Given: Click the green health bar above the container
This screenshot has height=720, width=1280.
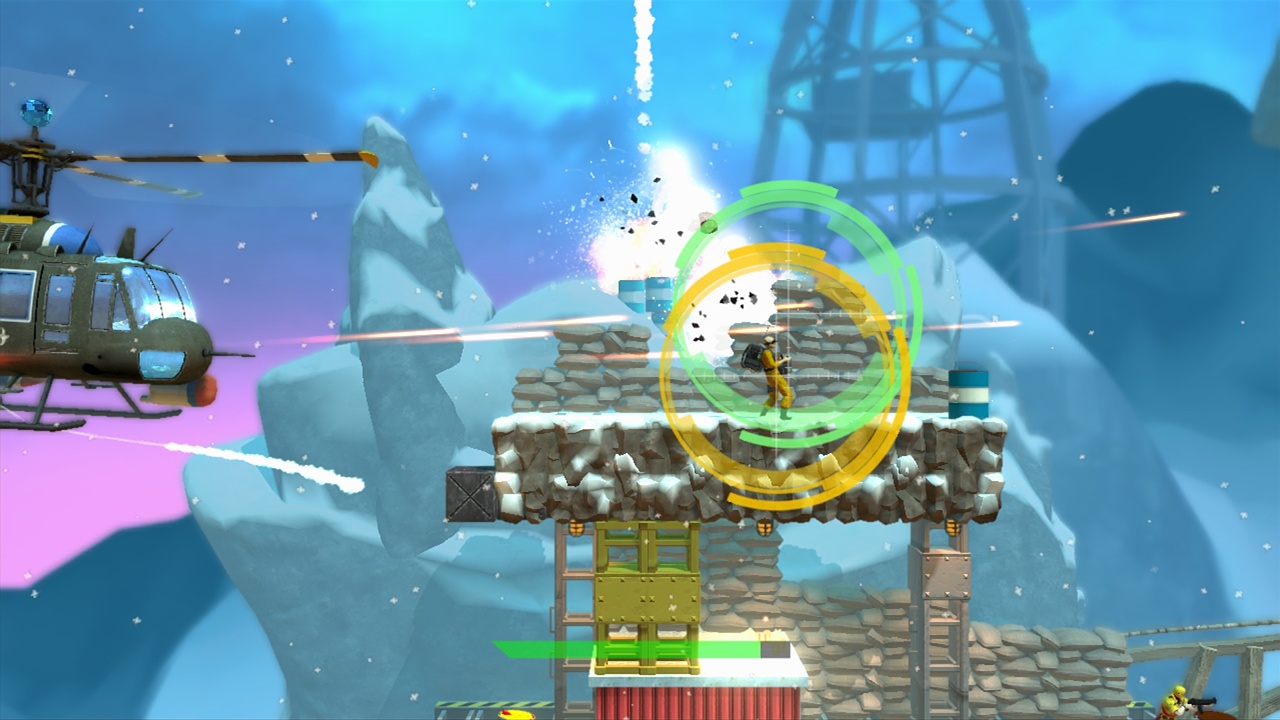Looking at the screenshot, I should (x=640, y=651).
